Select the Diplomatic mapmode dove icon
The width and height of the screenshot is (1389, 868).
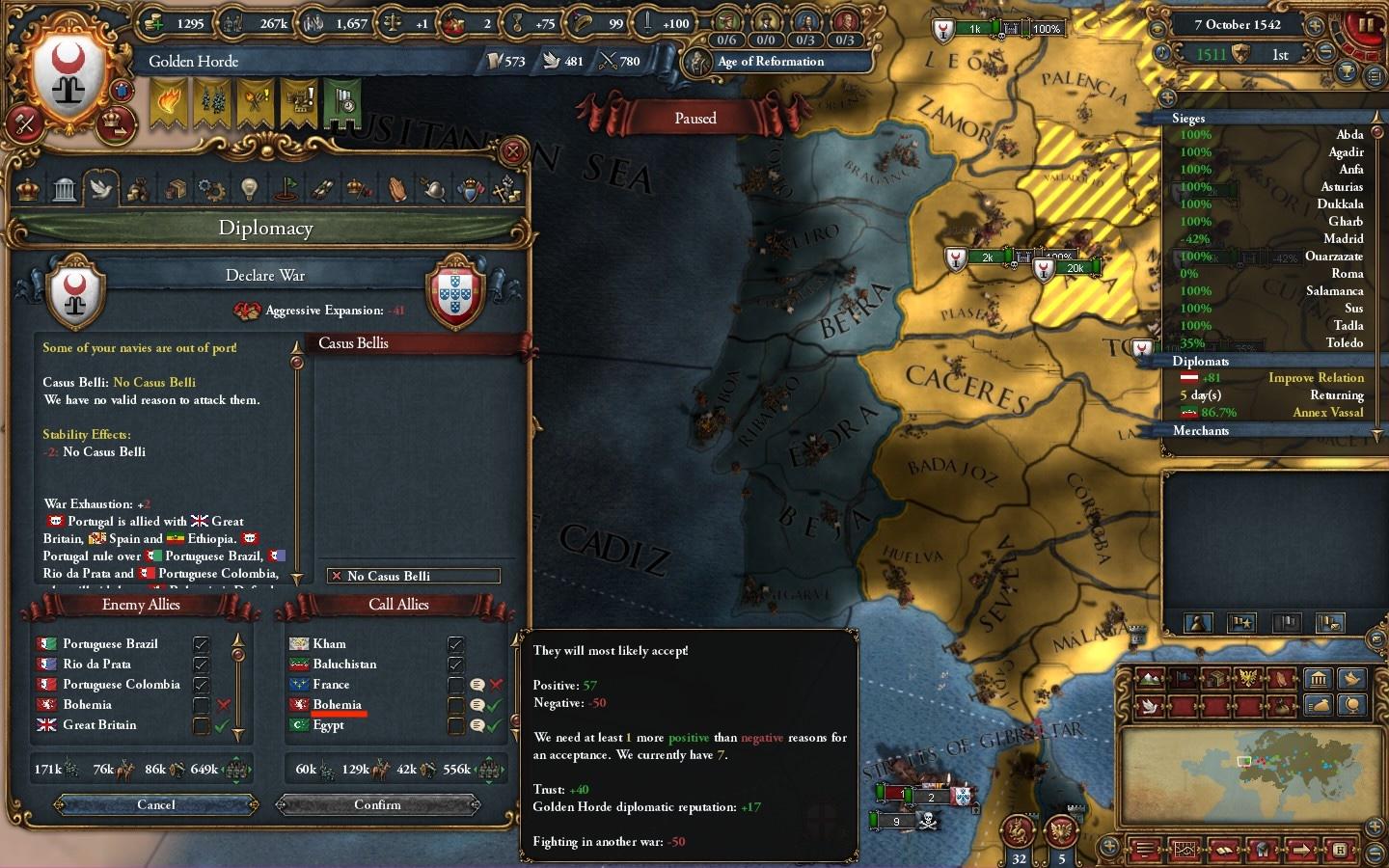1150,706
